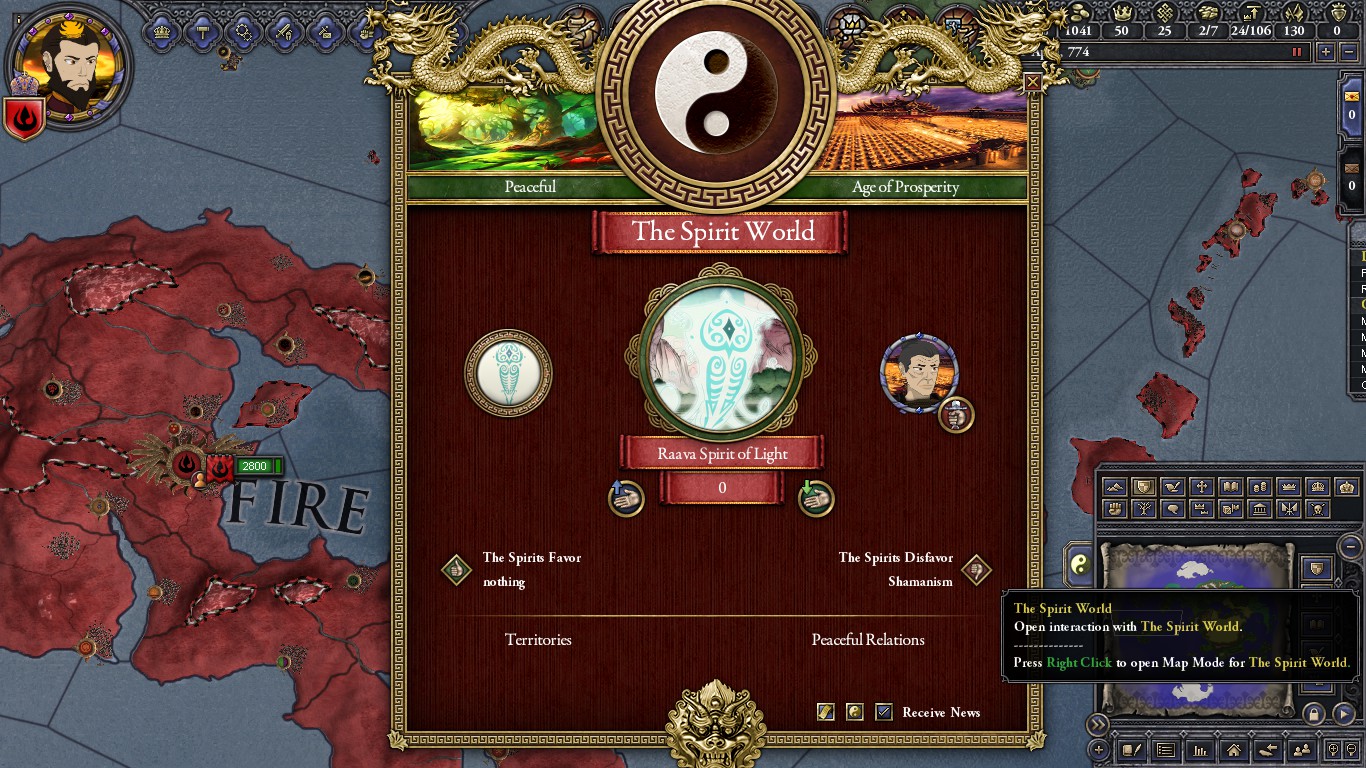Click the hand with up arrow icon

[626, 497]
